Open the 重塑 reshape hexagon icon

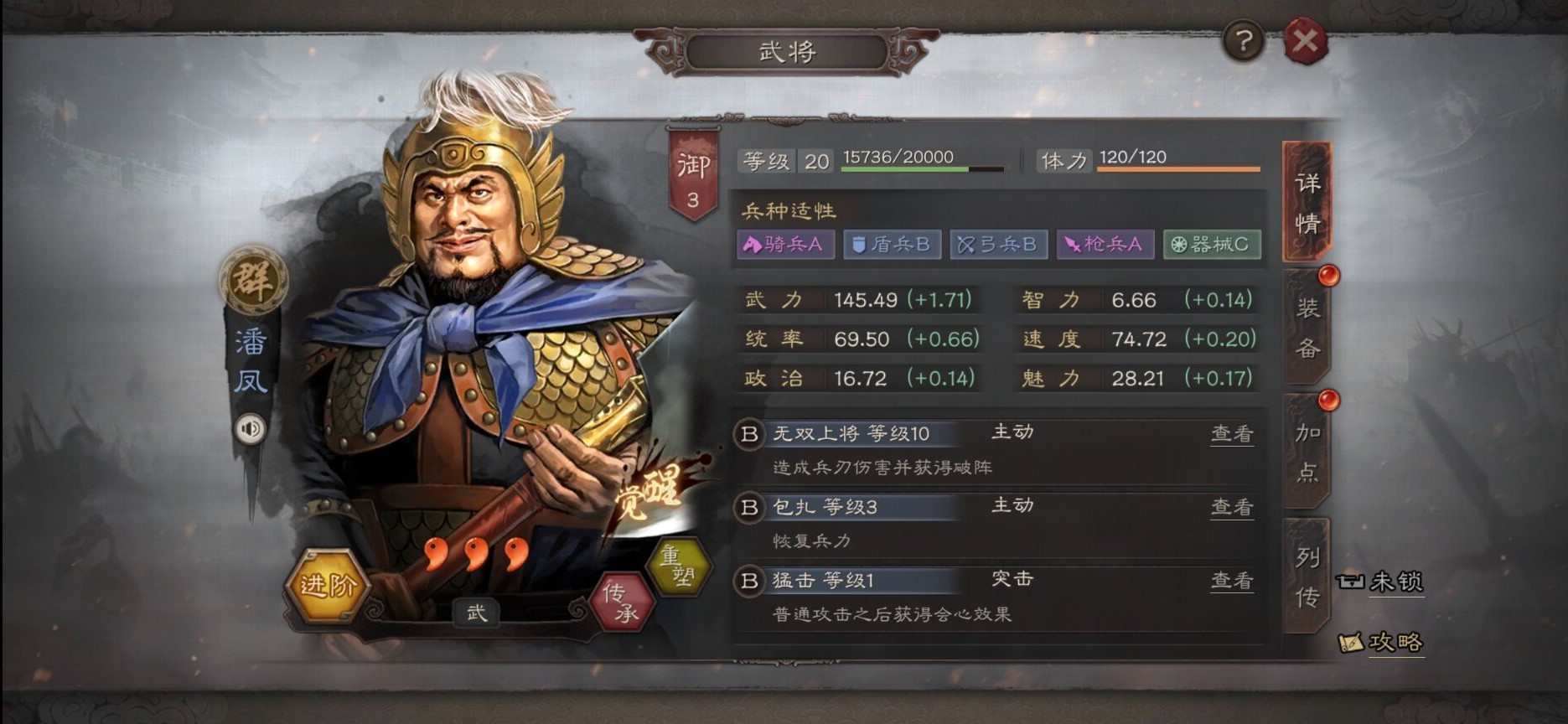pyautogui.click(x=681, y=568)
